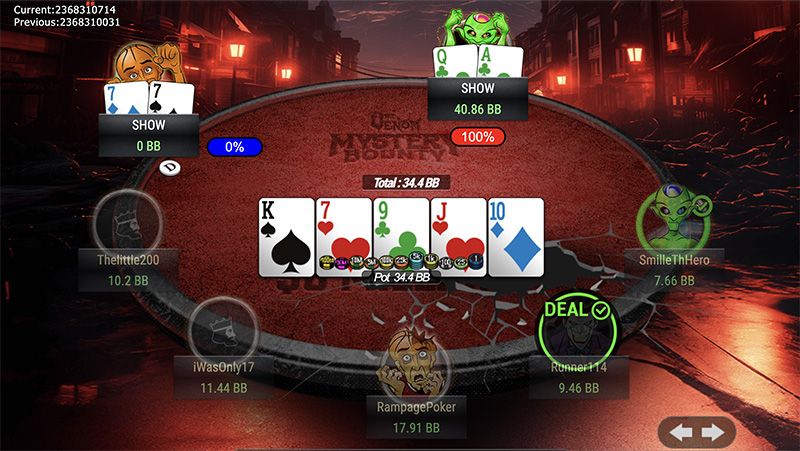Click the SHOW label under the Queen-Ace hand
Screen dimensions: 800x451
tap(475, 86)
